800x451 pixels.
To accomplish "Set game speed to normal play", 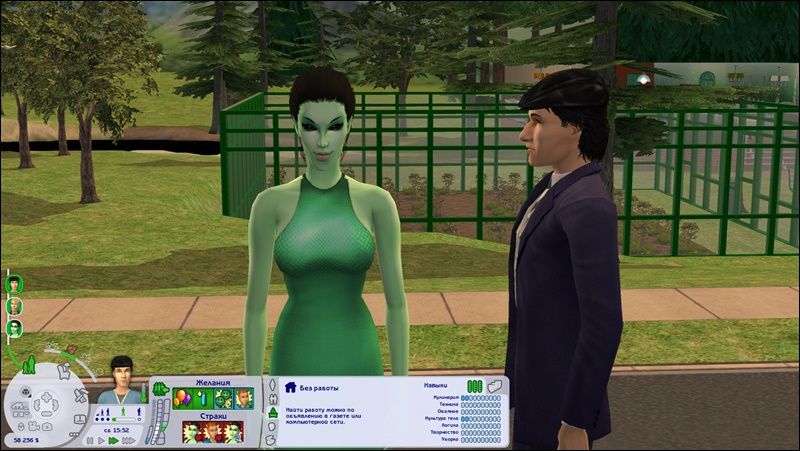I will [102, 440].
